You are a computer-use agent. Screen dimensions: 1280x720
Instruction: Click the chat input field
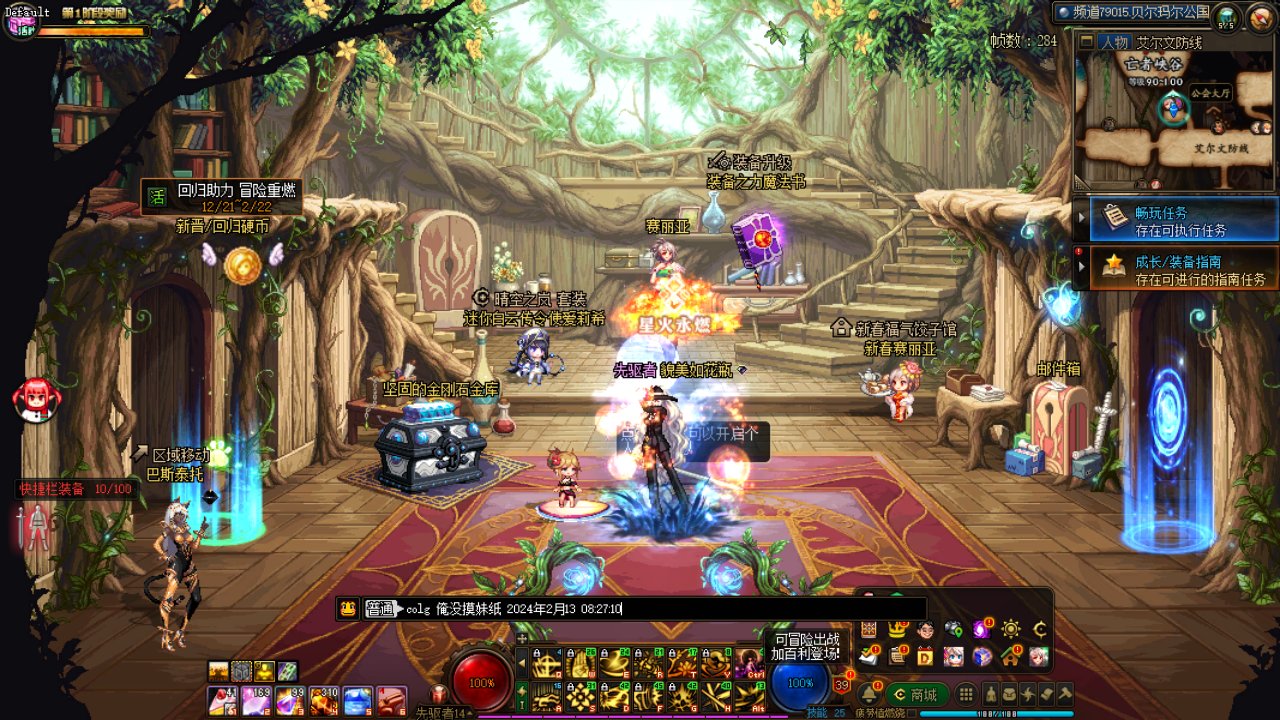(760, 608)
